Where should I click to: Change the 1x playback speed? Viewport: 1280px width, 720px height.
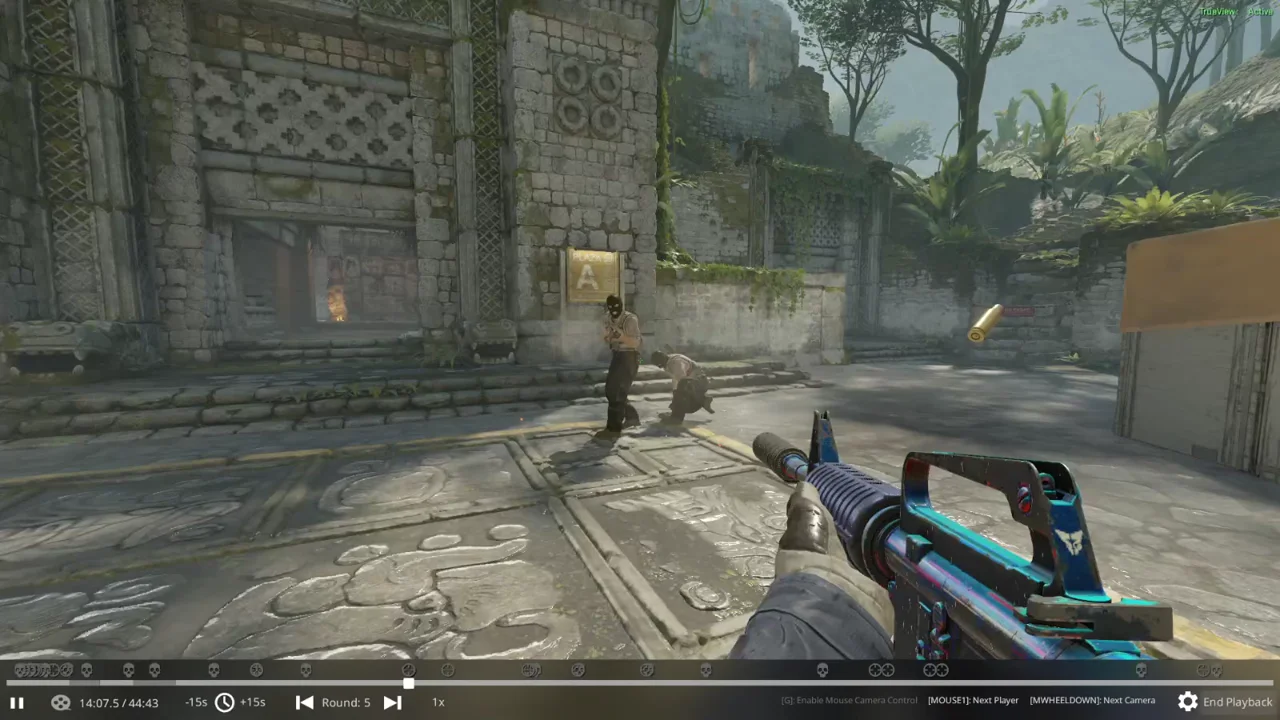click(x=438, y=702)
